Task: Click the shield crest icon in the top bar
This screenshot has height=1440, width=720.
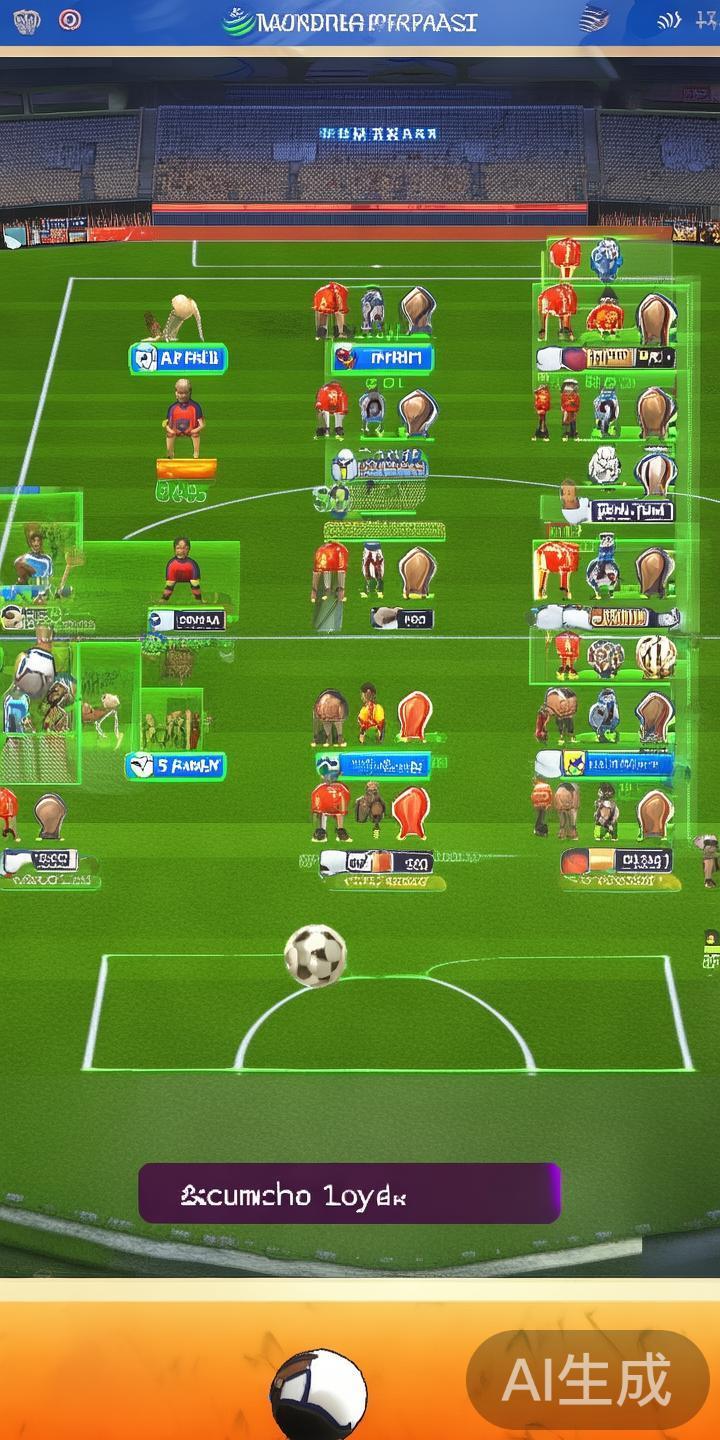Action: (26, 21)
